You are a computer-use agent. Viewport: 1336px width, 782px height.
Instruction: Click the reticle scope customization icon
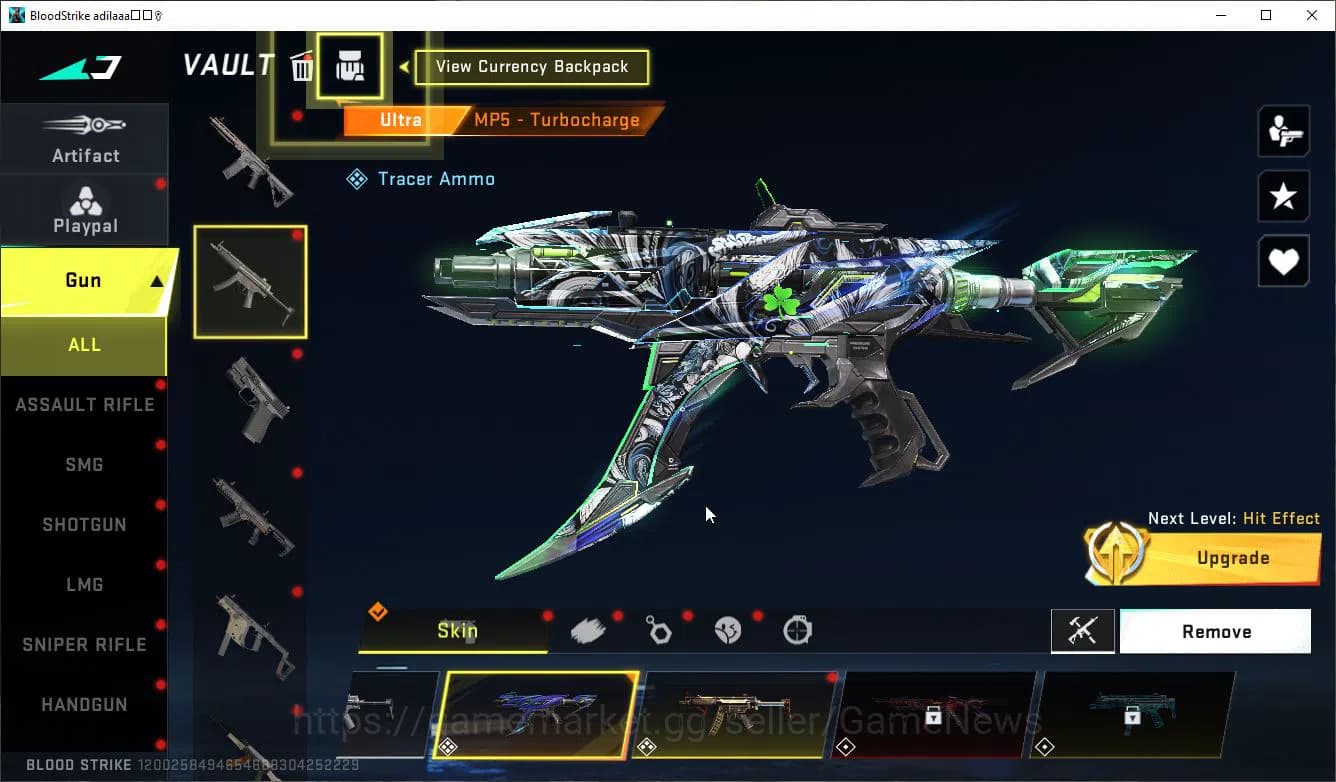(796, 631)
